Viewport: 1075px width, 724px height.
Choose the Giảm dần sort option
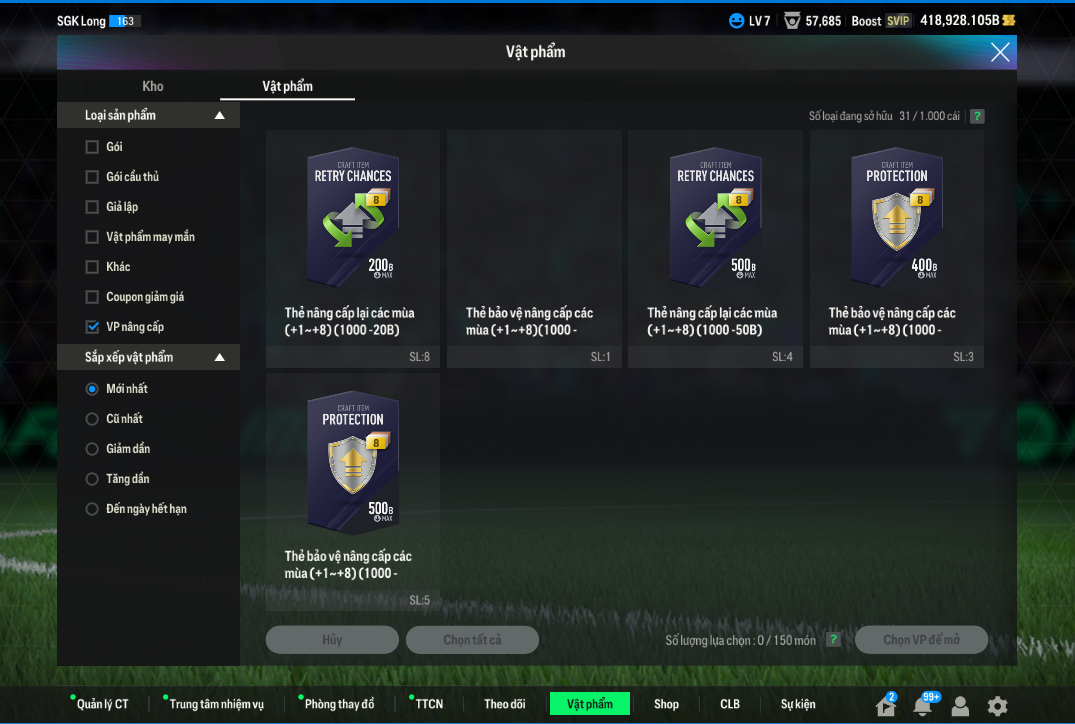coord(92,449)
